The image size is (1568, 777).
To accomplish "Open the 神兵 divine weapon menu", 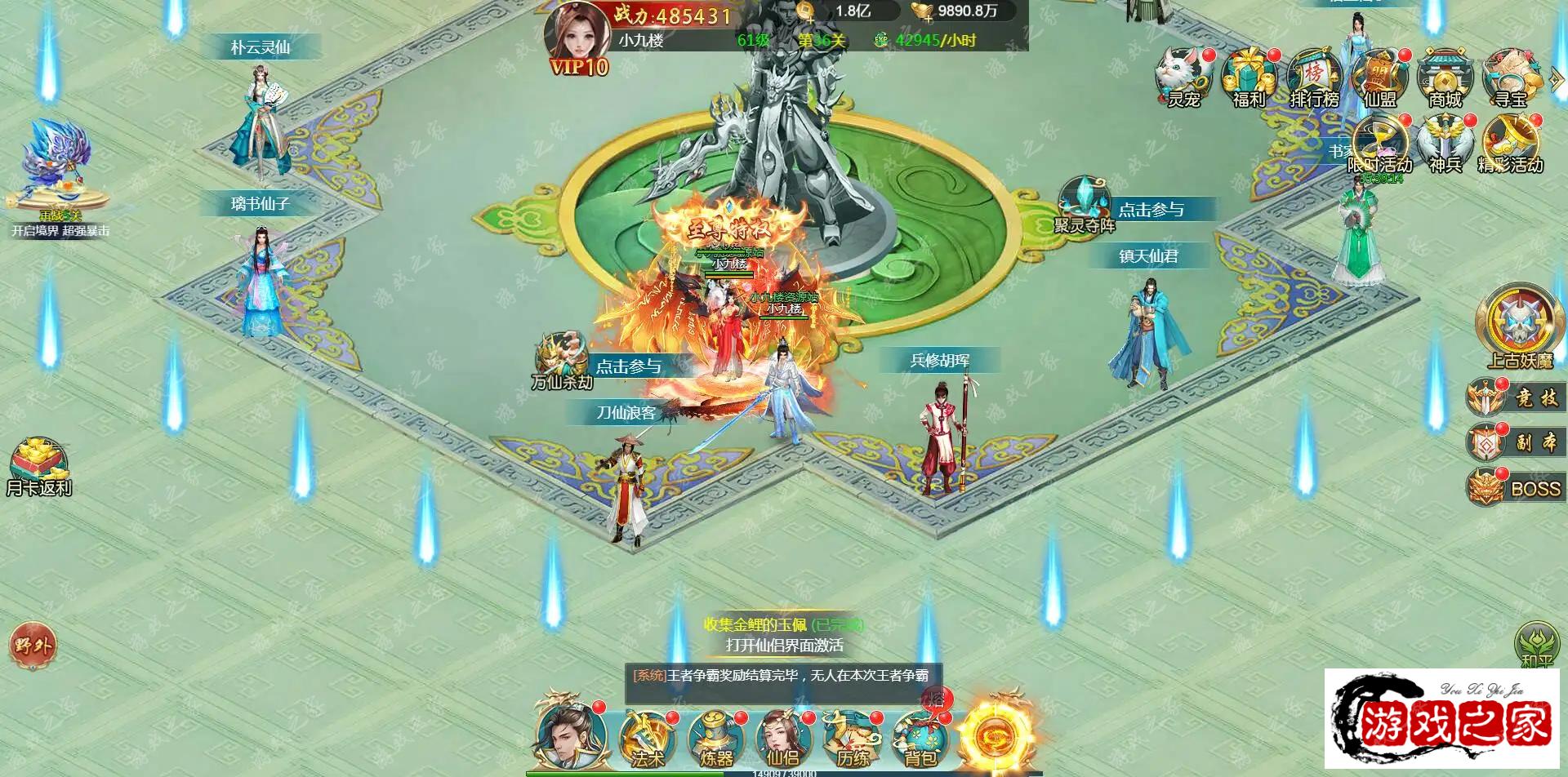I will 1445,144.
